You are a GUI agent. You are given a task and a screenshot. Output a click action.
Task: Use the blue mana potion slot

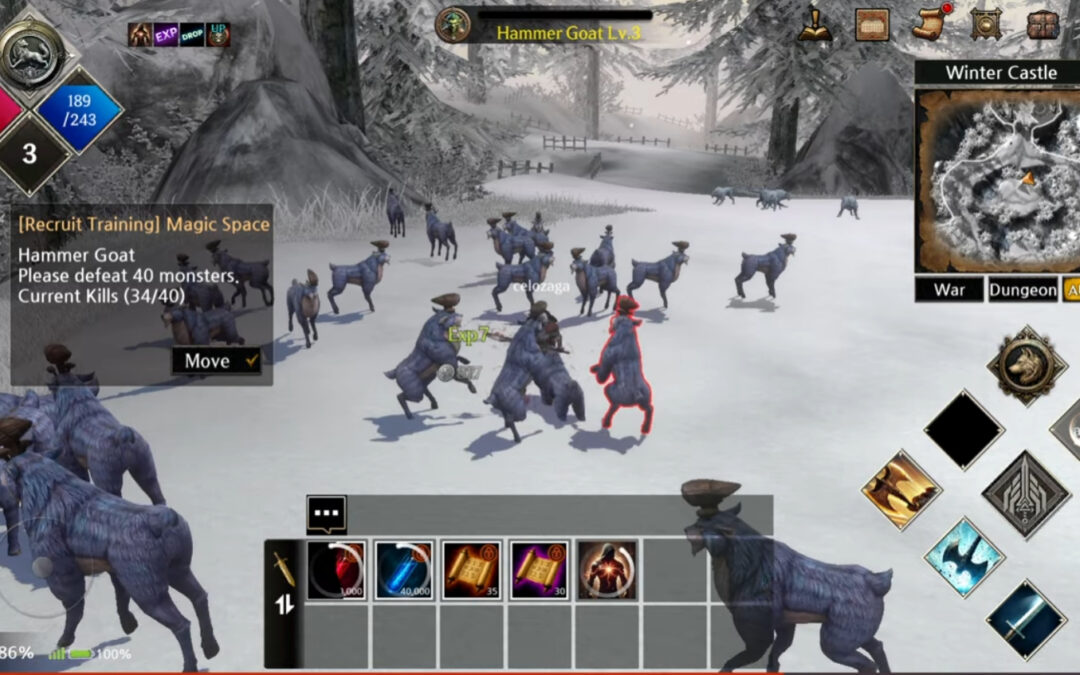click(404, 570)
